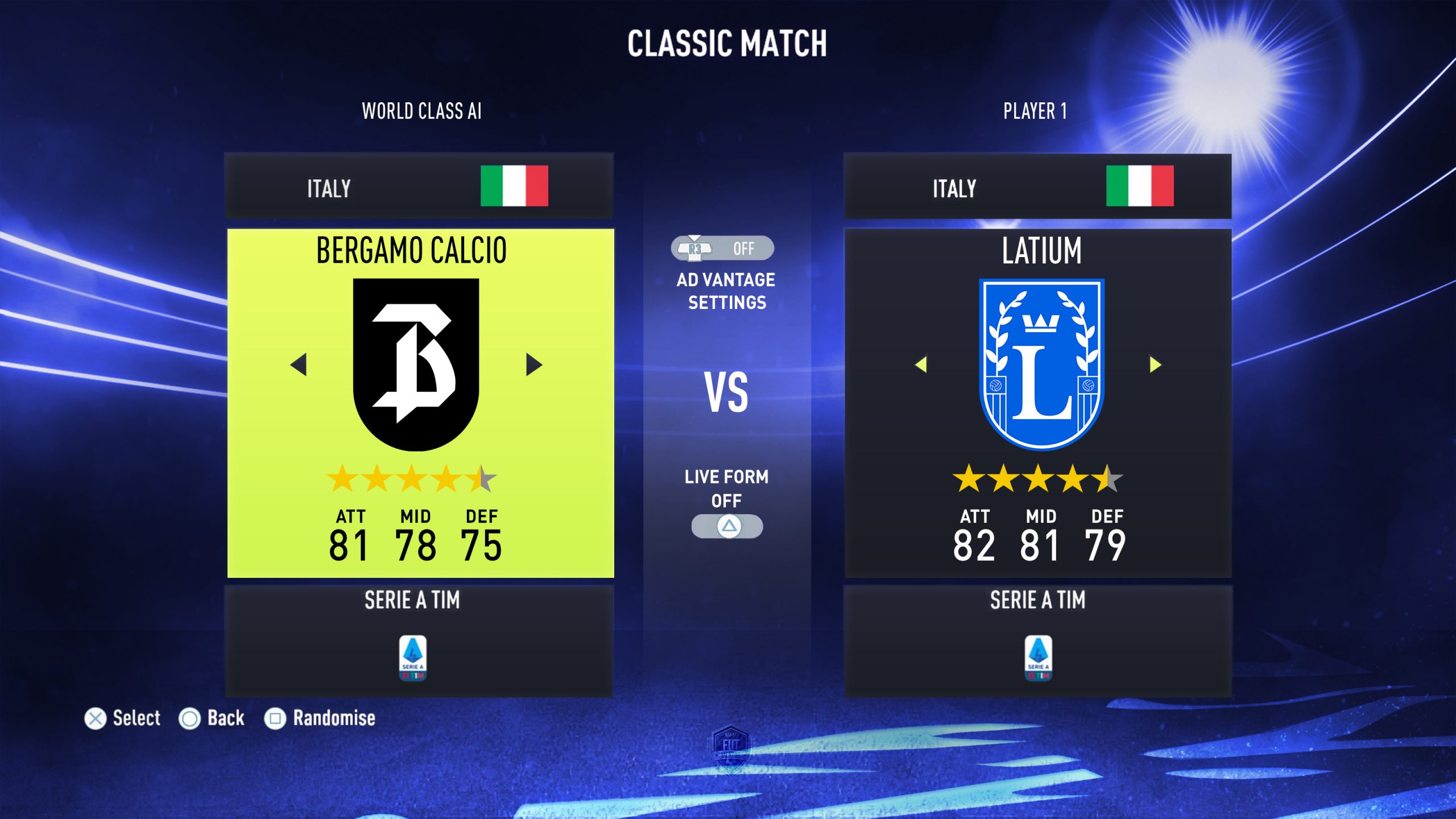This screenshot has height=819, width=1456.
Task: Select the Latium team card
Action: 1037,403
